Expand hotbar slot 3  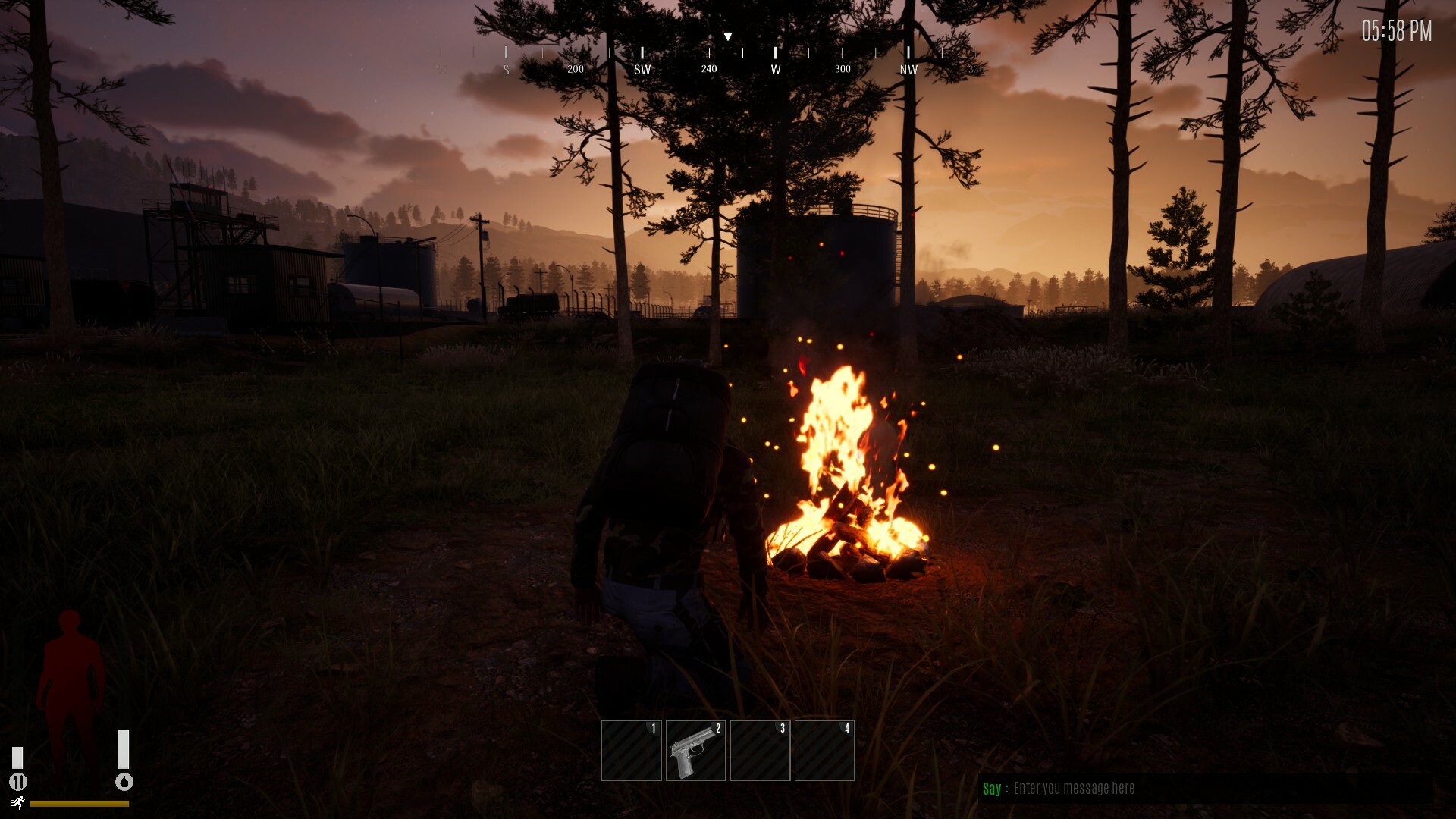(x=760, y=751)
